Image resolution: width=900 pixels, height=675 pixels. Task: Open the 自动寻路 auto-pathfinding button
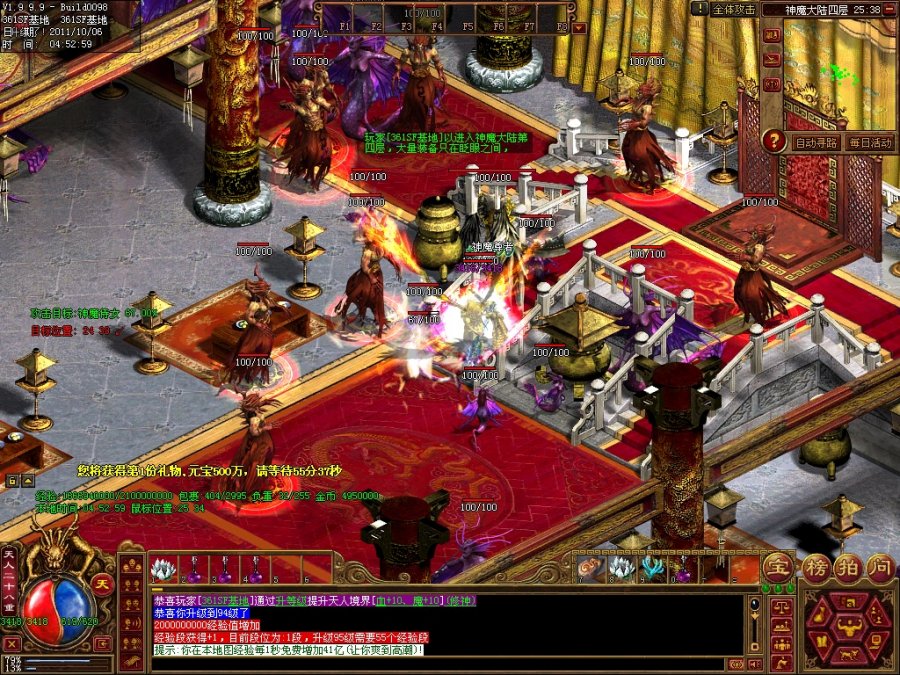pos(816,143)
